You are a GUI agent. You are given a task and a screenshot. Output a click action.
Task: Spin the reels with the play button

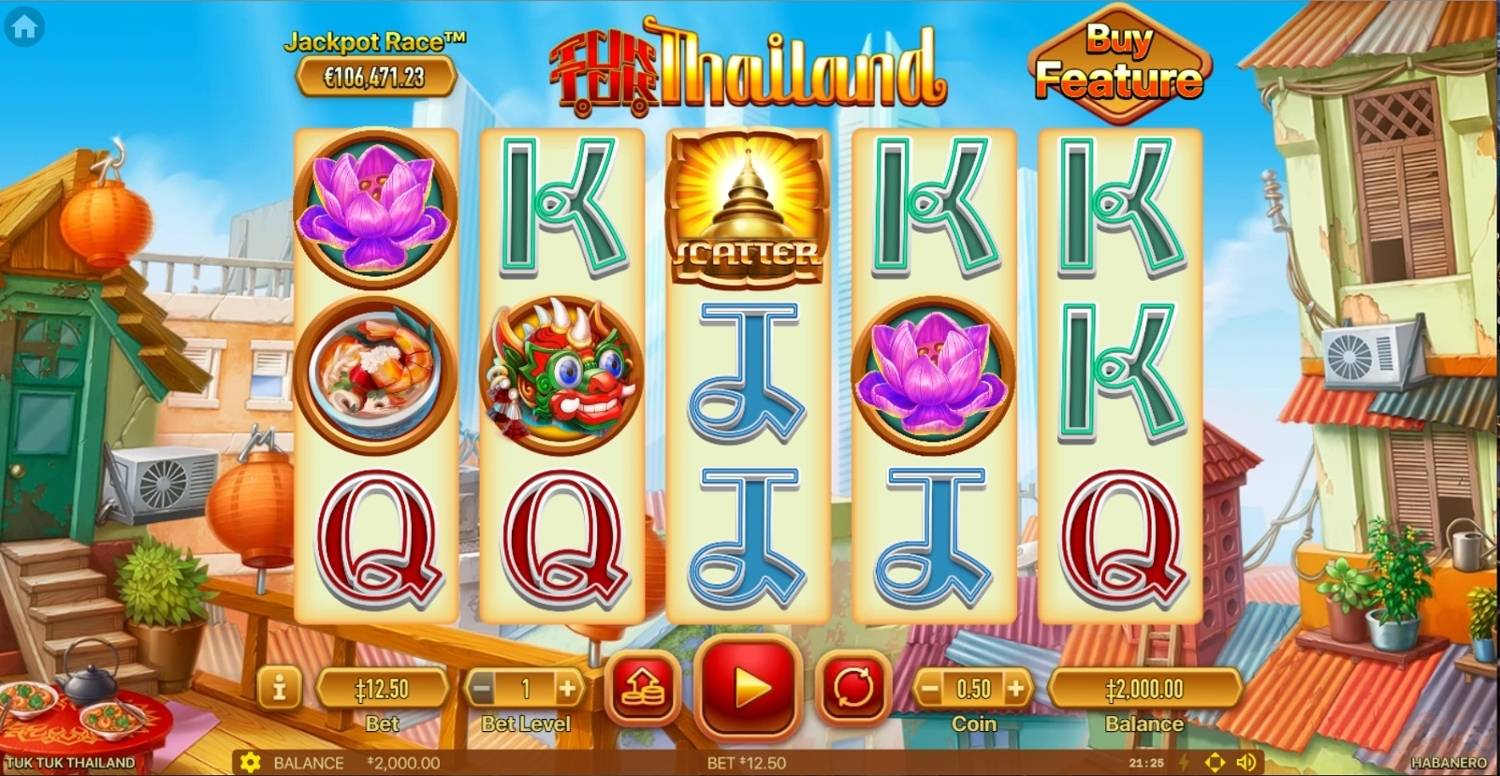pyautogui.click(x=748, y=688)
